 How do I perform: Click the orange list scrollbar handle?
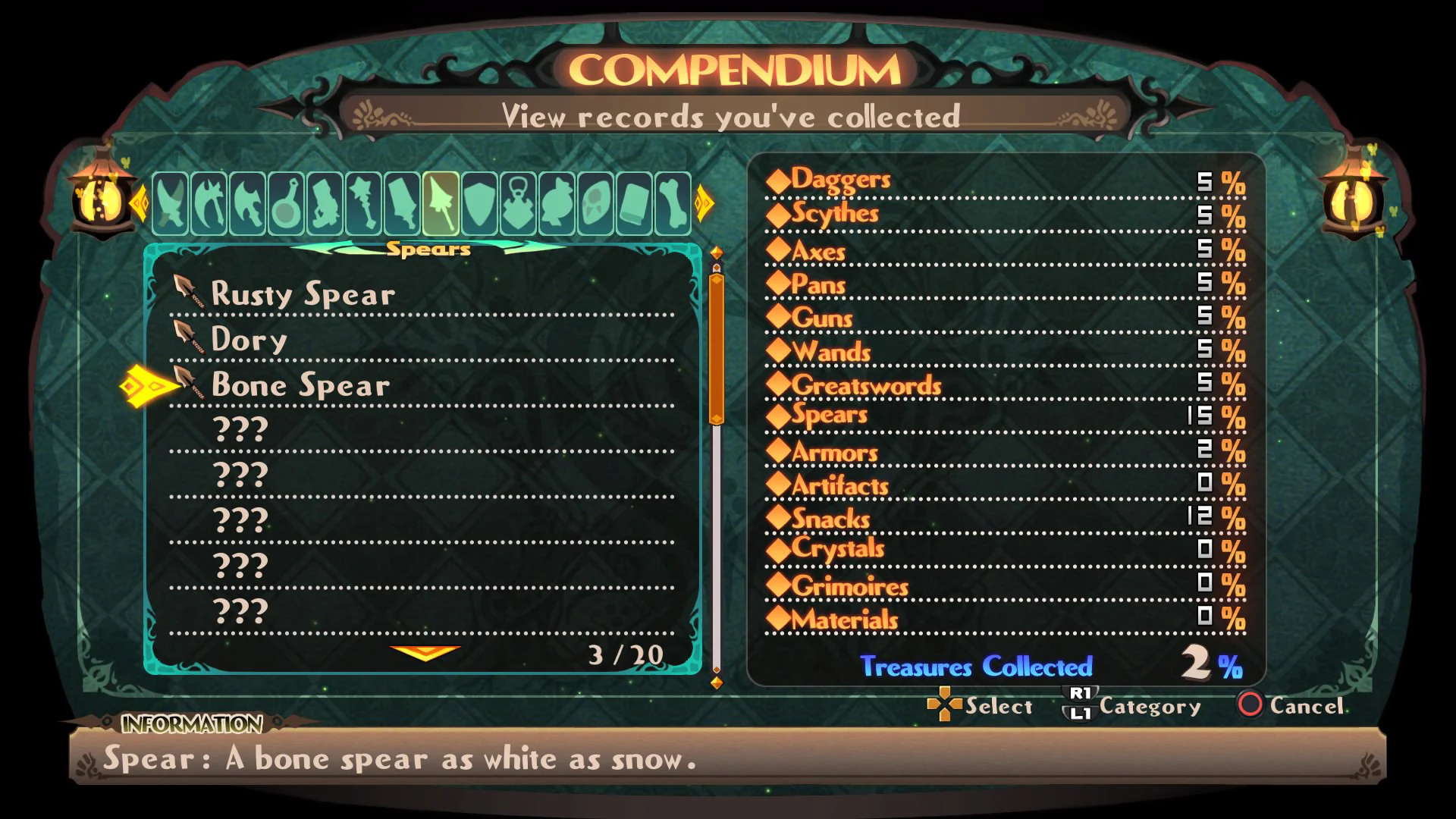[x=716, y=349]
